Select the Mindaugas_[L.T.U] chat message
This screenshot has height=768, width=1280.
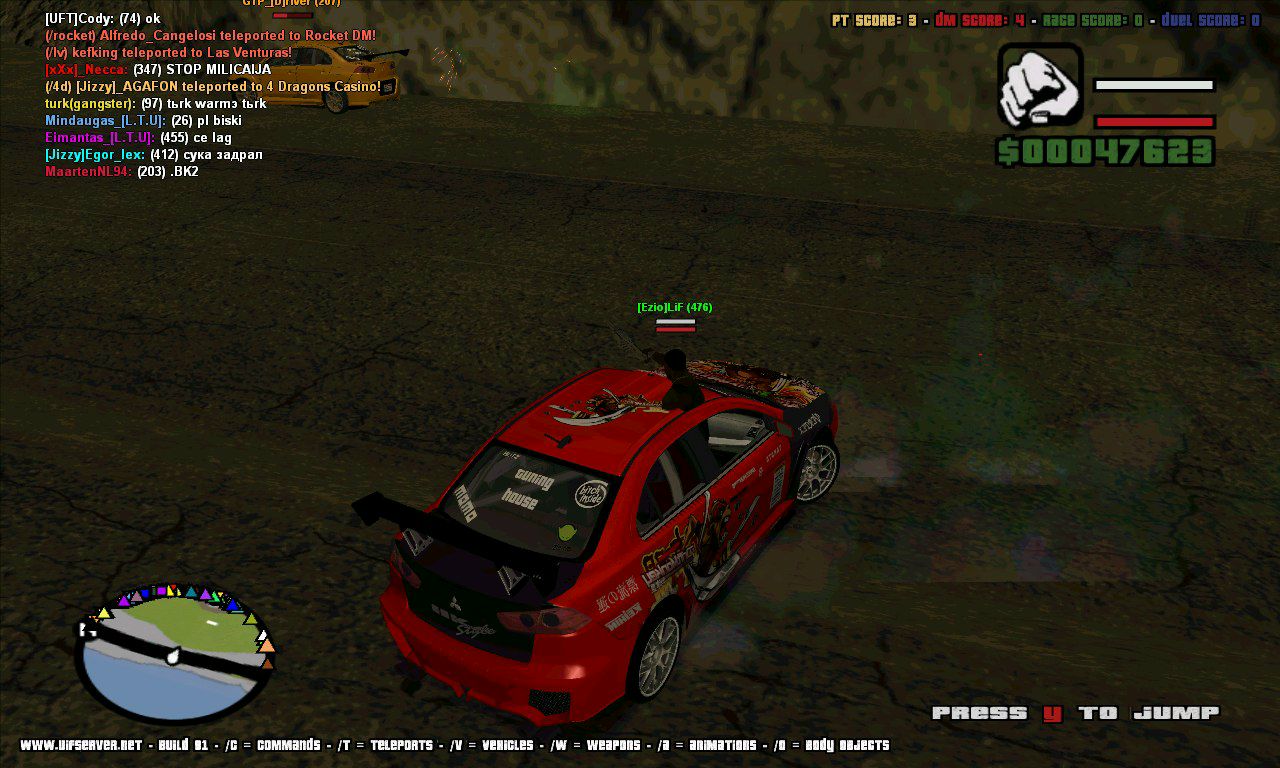click(143, 121)
